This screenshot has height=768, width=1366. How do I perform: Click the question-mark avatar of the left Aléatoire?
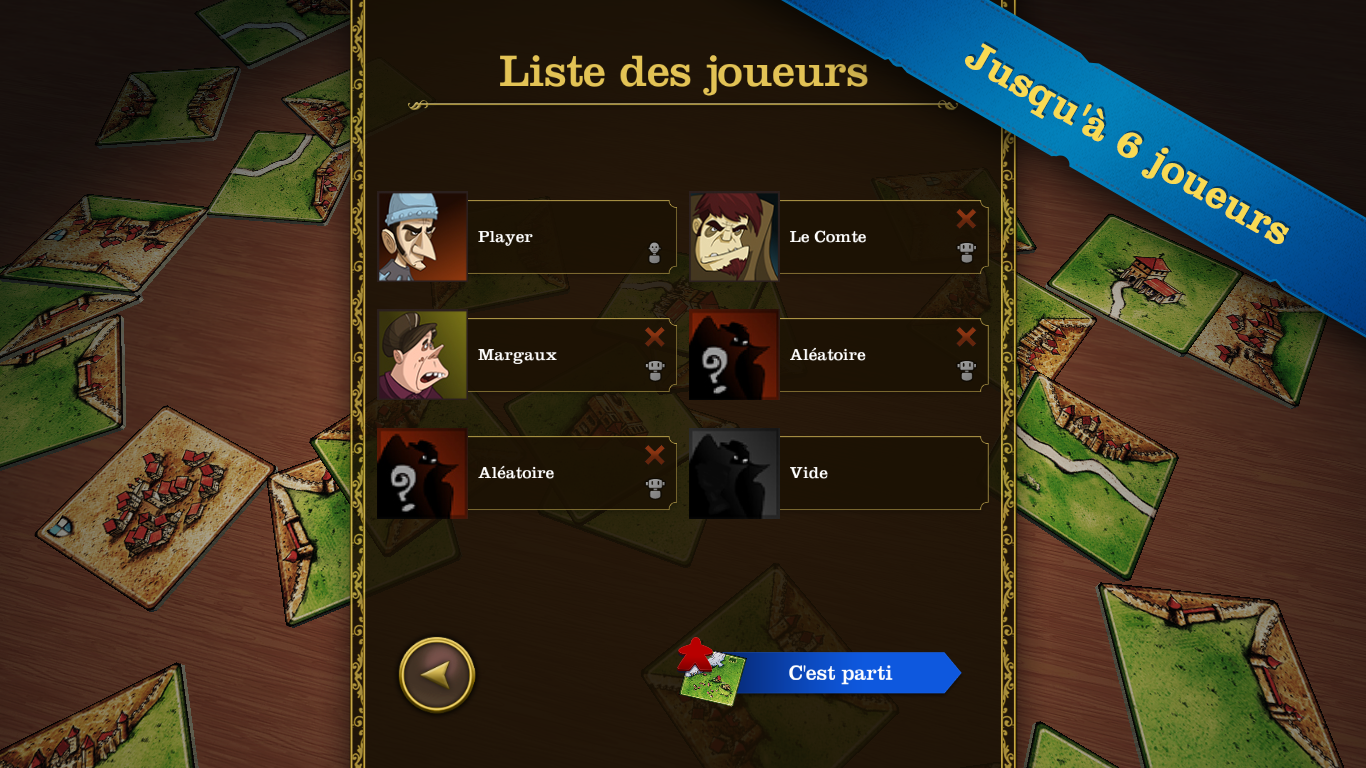click(x=421, y=472)
